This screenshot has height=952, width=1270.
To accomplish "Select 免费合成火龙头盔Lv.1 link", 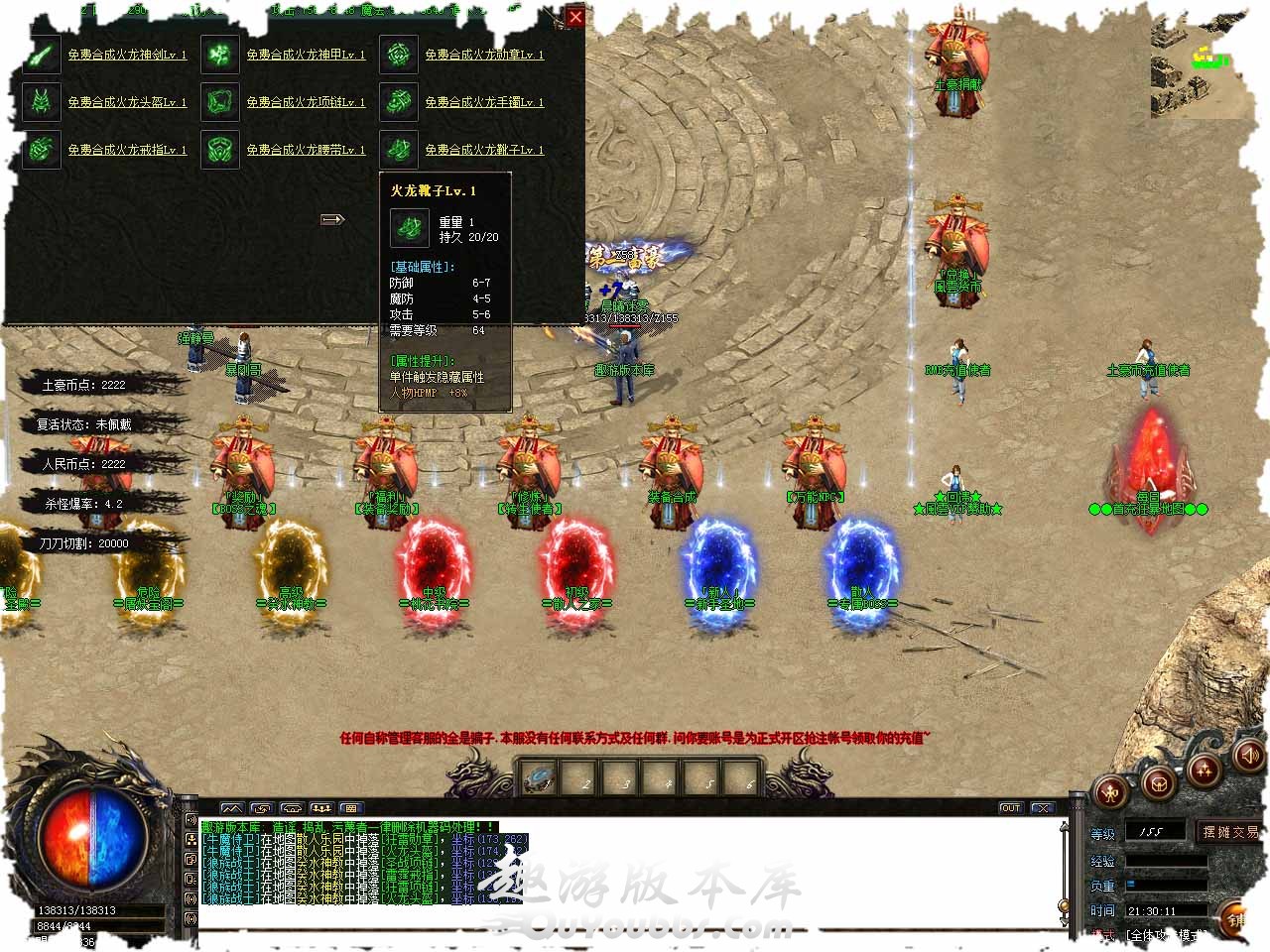I will coord(127,102).
